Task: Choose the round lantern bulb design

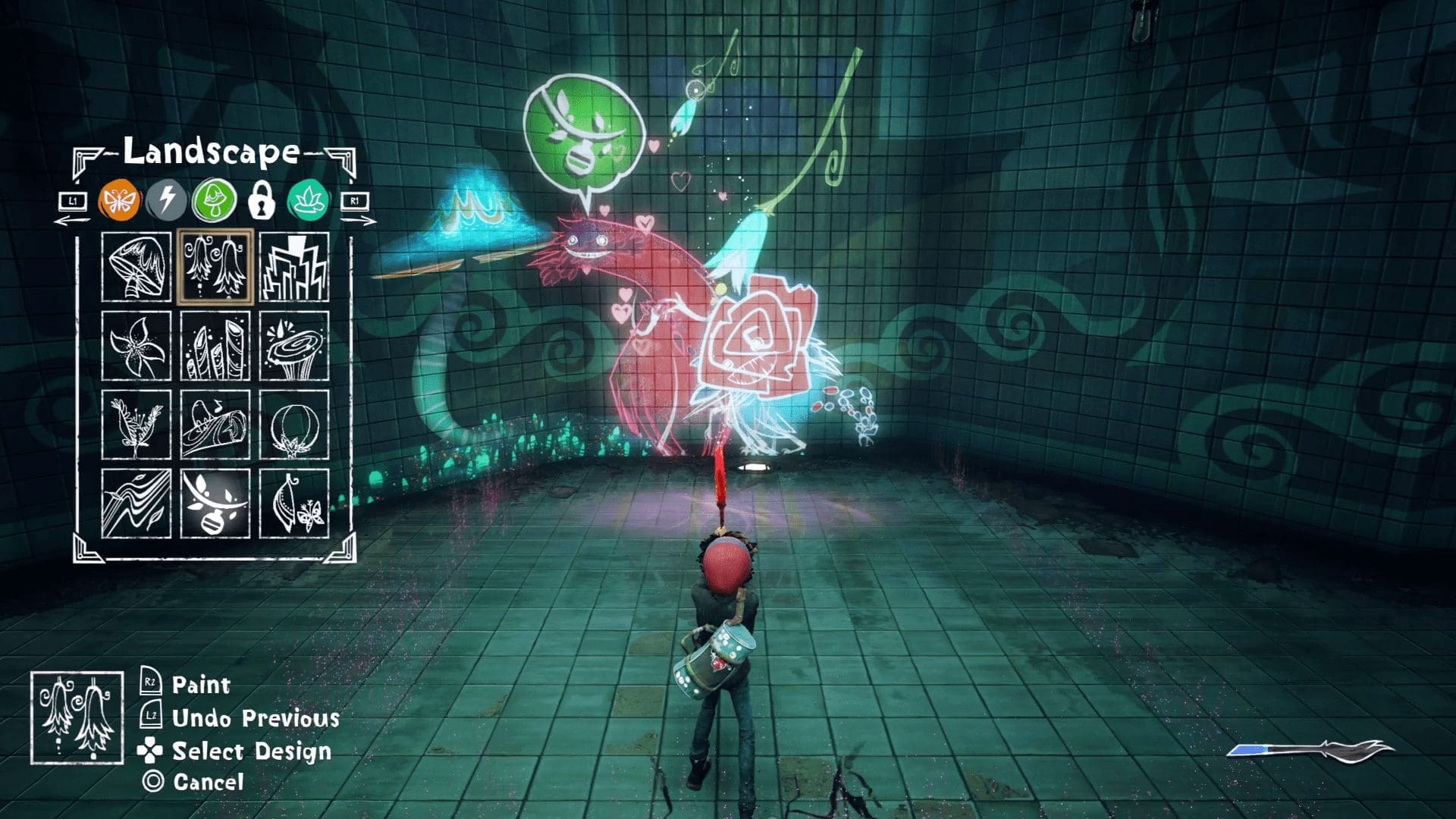Action: [294, 425]
